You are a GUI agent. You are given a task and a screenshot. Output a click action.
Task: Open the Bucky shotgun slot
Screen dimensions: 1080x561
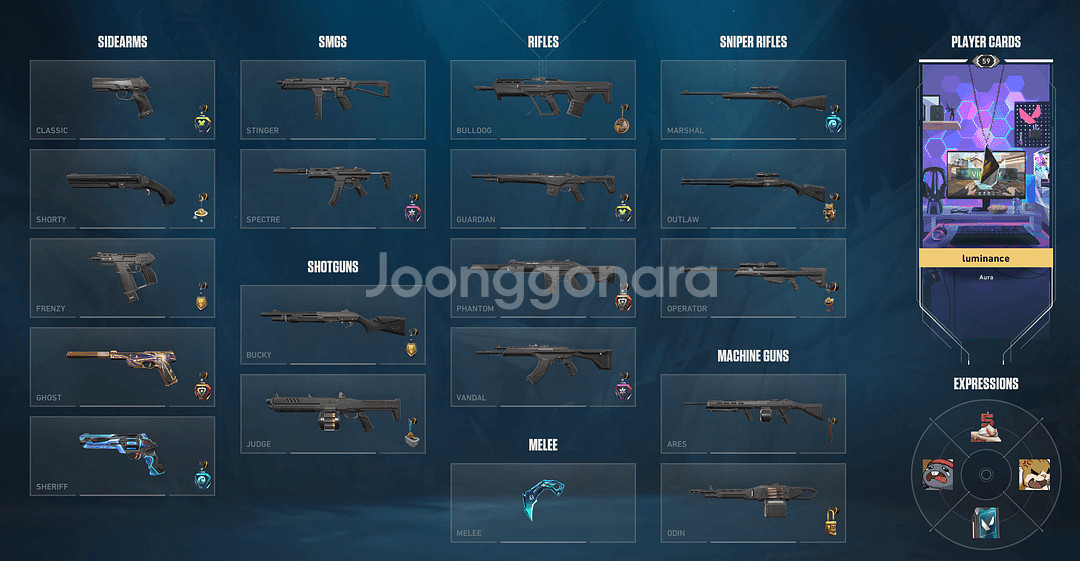(332, 324)
